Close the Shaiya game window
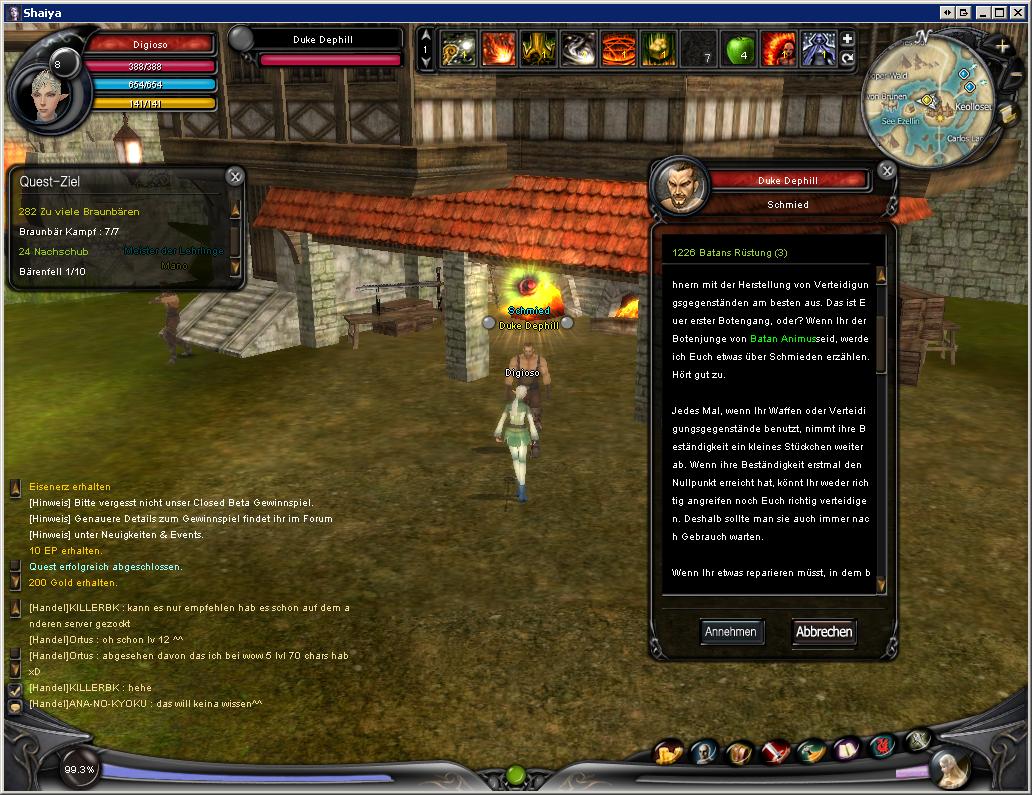 pyautogui.click(x=1017, y=12)
